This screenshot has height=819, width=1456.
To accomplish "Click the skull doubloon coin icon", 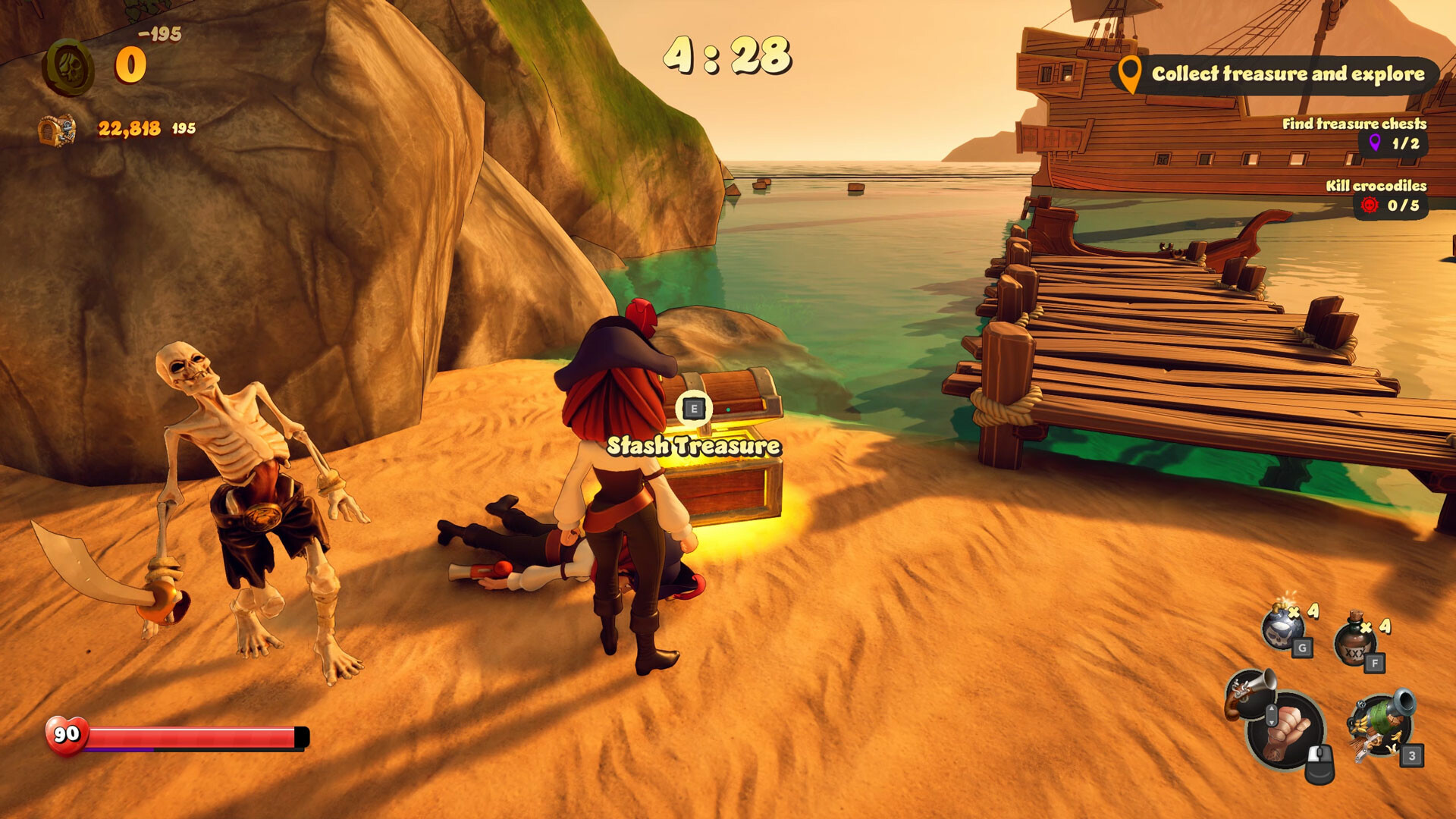I will tap(68, 67).
